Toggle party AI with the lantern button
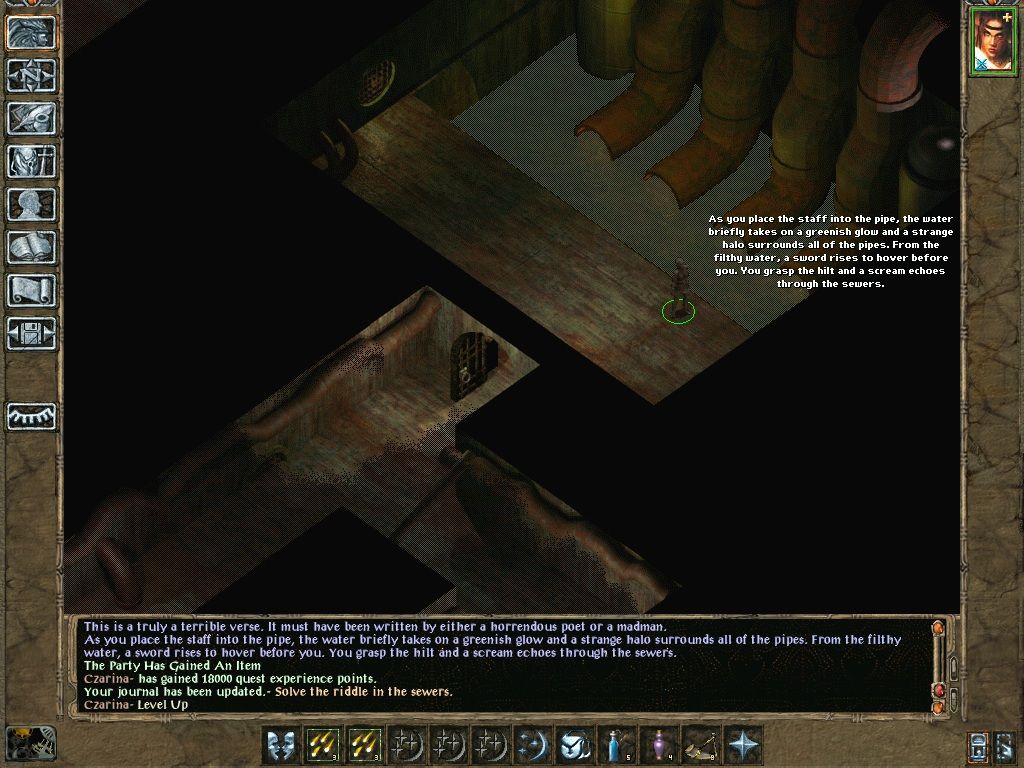 (x=980, y=745)
